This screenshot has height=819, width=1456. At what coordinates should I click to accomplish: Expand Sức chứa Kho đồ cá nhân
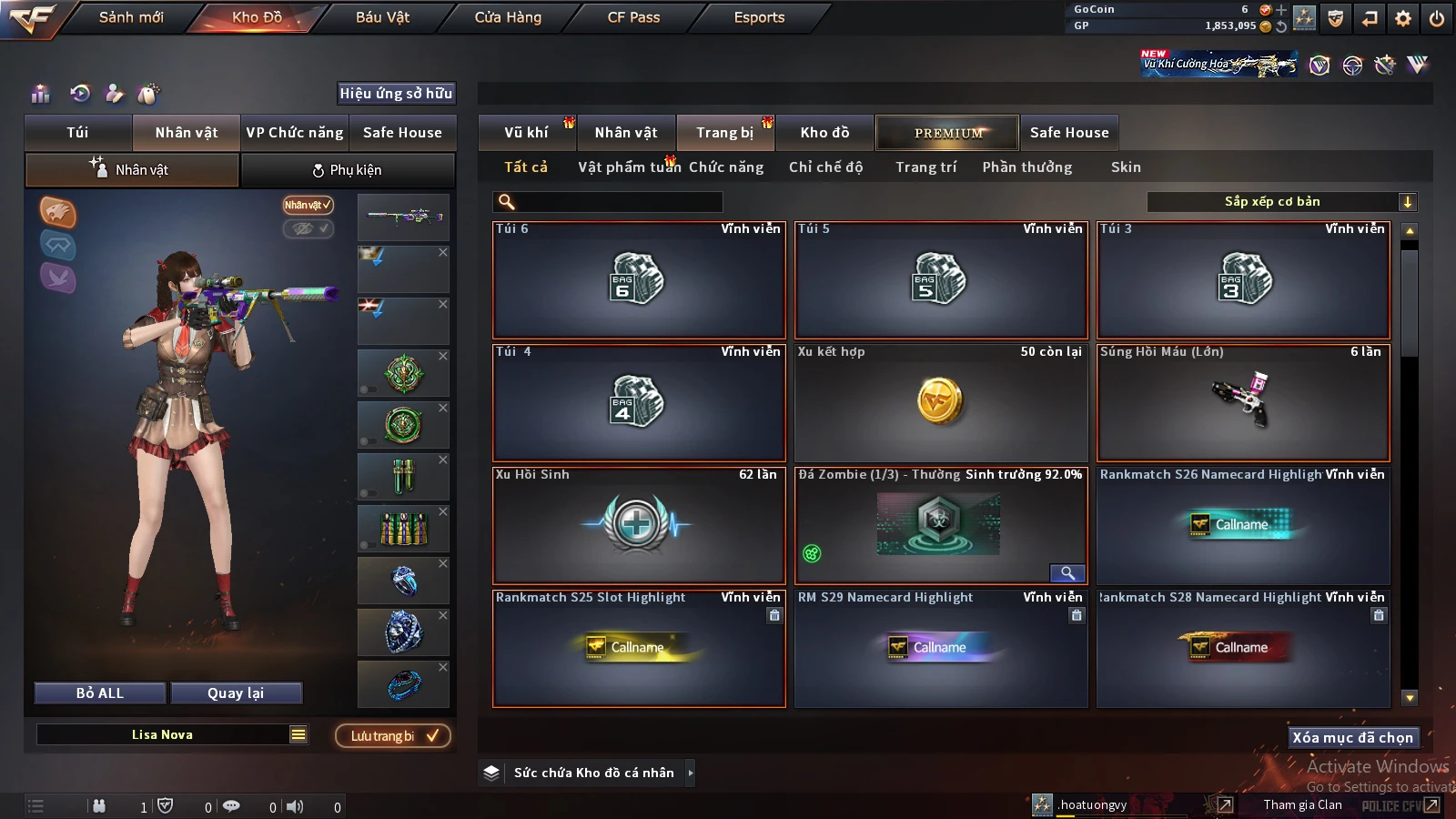click(691, 773)
